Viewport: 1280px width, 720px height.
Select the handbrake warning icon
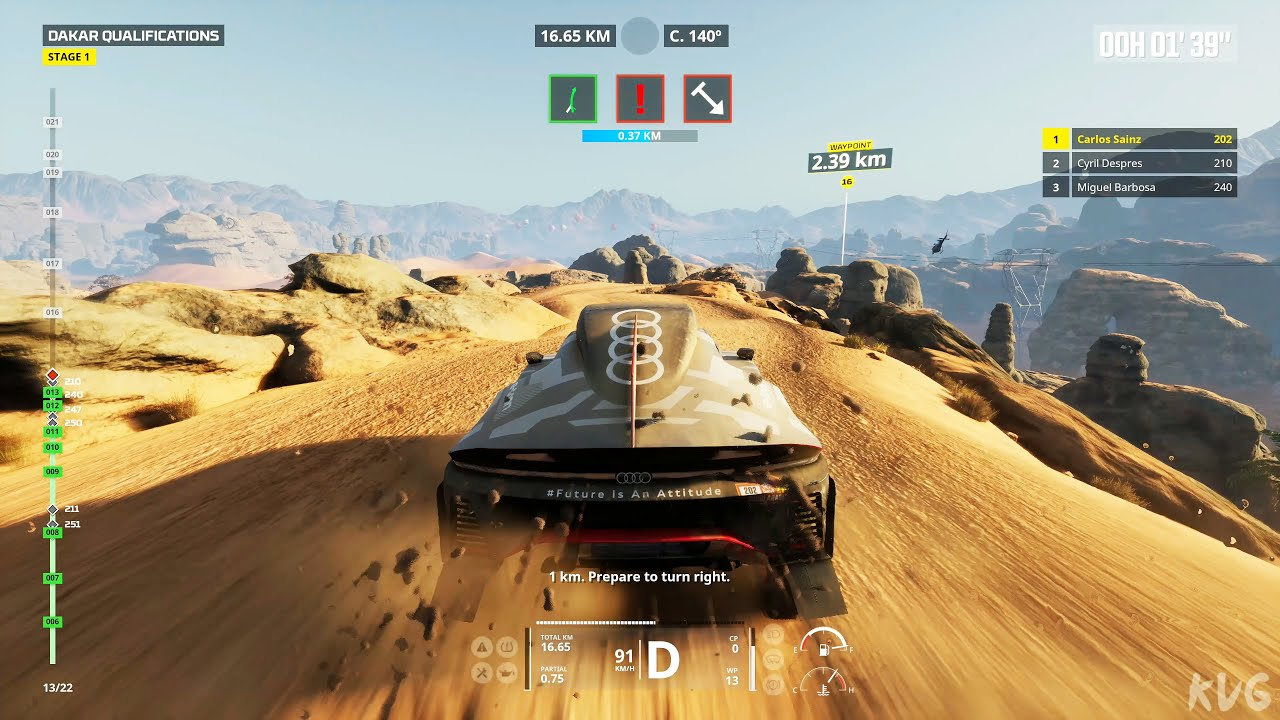click(x=773, y=685)
